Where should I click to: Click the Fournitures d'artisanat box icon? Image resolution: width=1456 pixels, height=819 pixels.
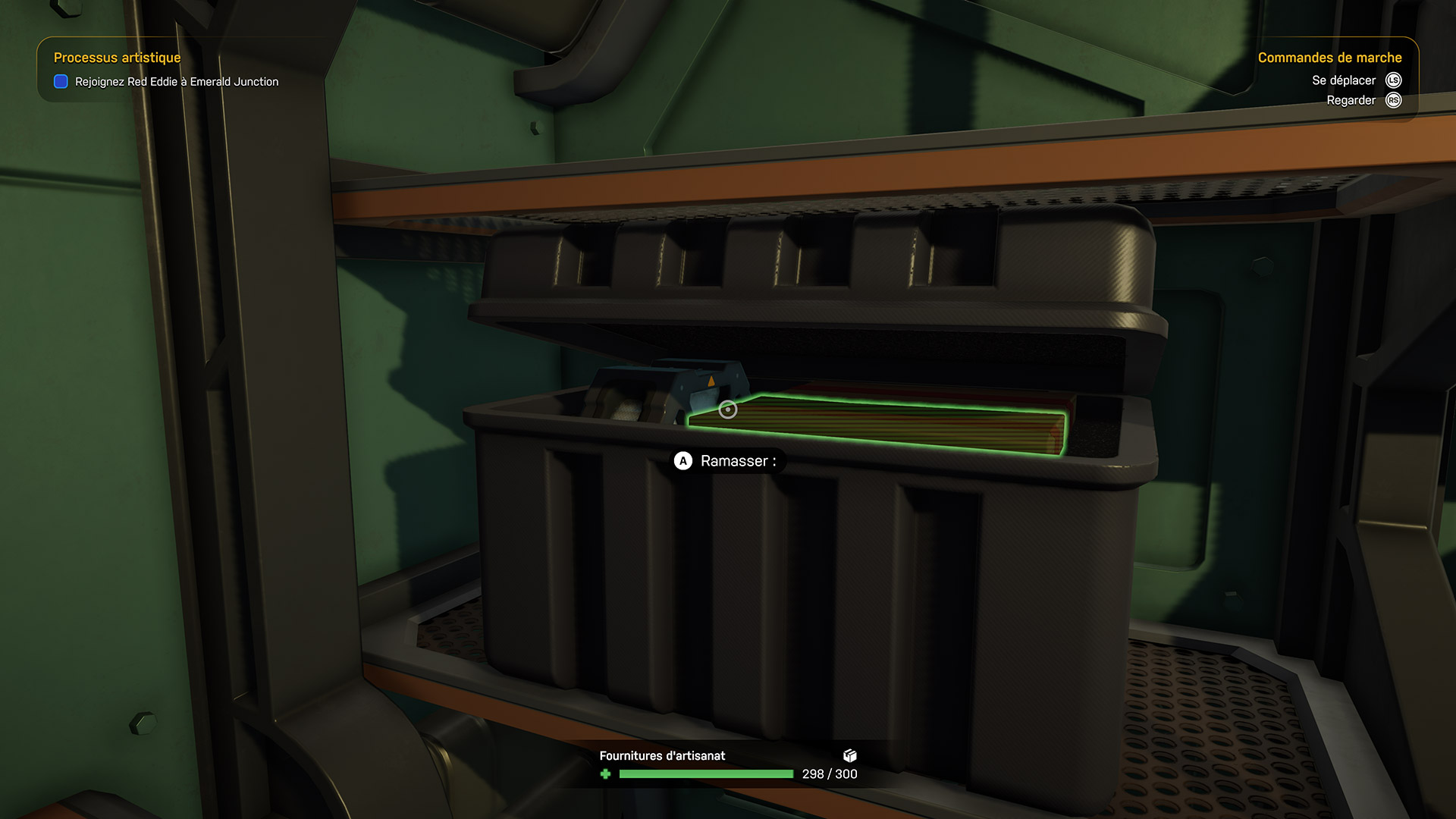[850, 755]
